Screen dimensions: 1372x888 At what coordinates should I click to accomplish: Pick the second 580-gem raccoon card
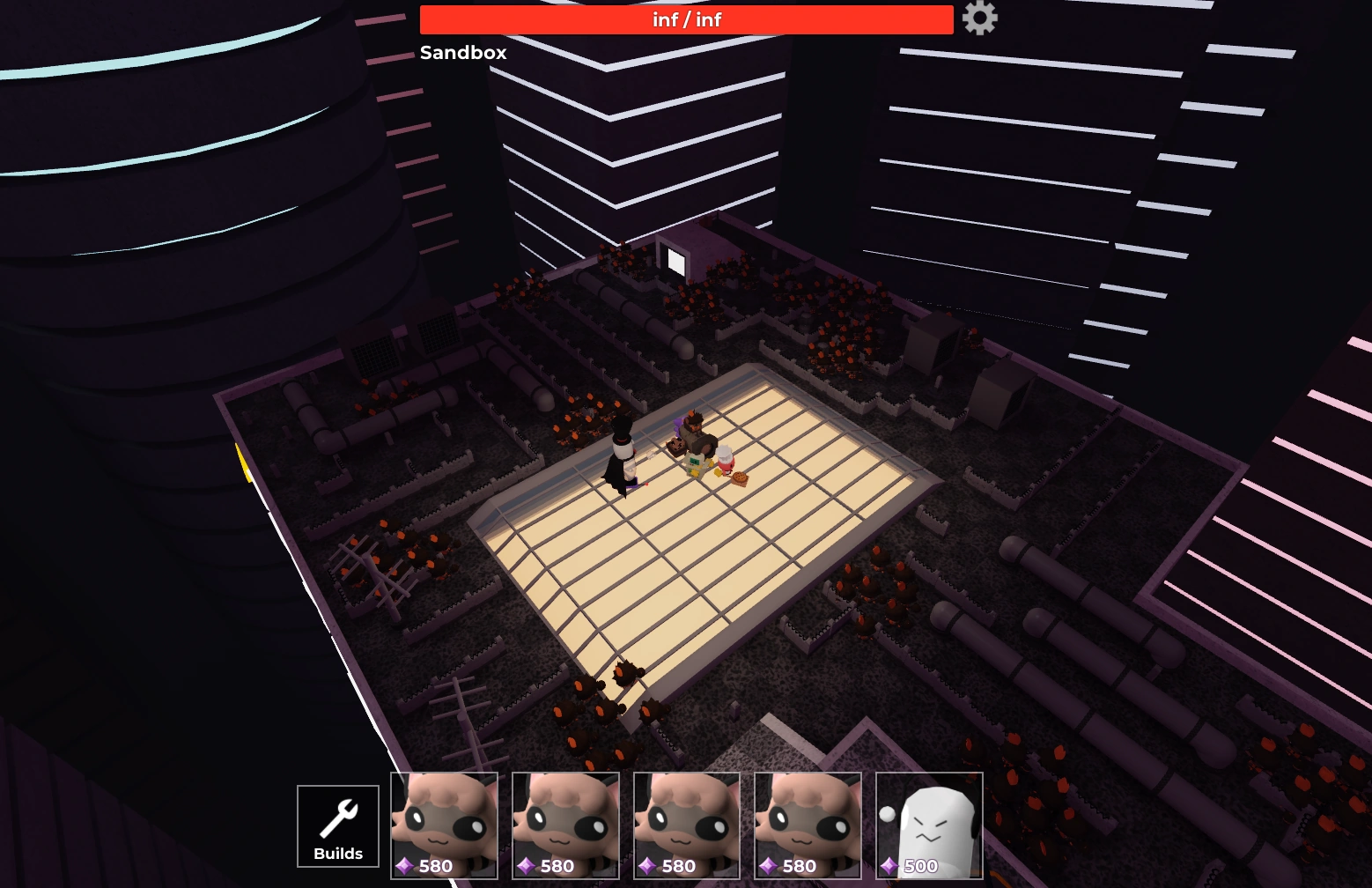tap(565, 825)
